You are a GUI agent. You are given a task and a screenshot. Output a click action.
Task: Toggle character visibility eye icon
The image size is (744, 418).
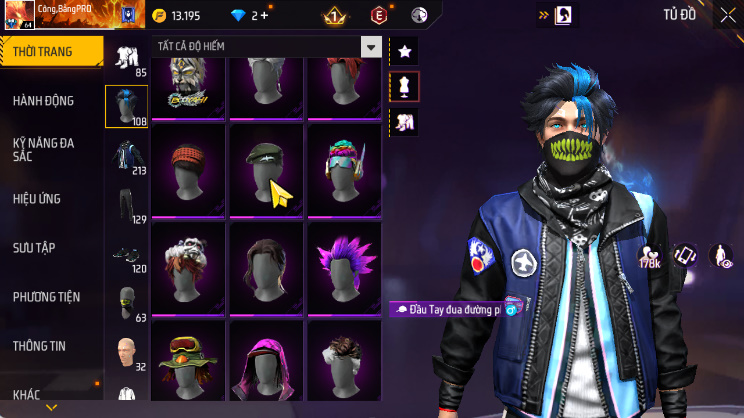point(720,257)
